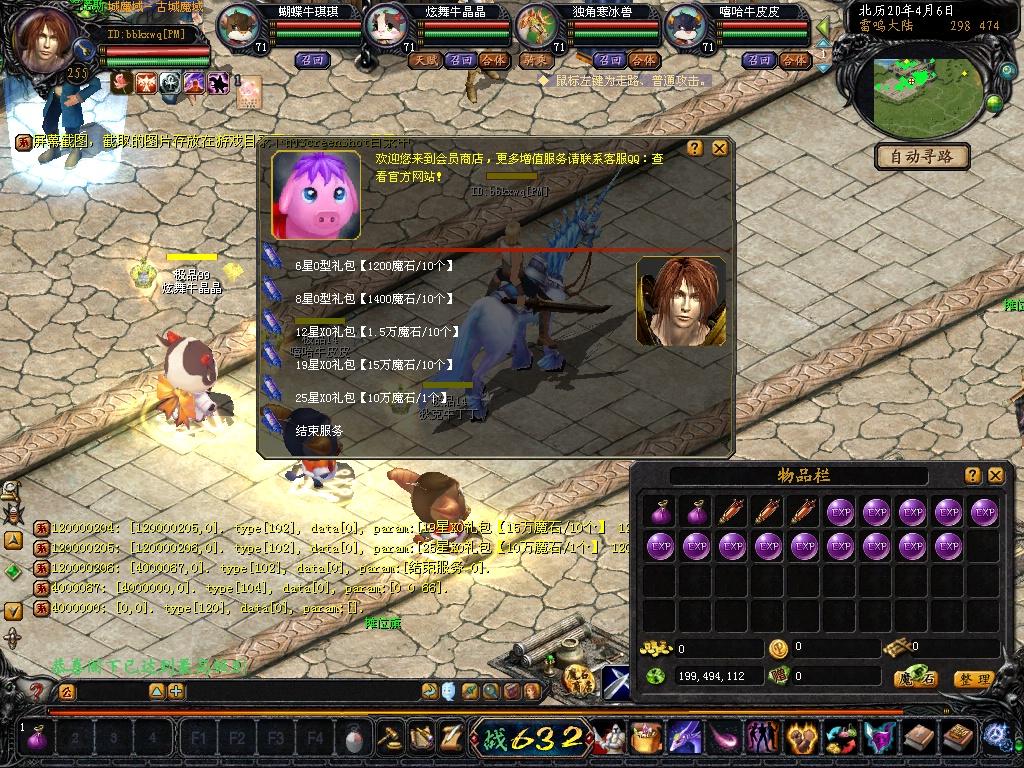The image size is (1024, 768).
Task: Select the 25星XO礼包 10万魔石 option
Action: (x=370, y=398)
